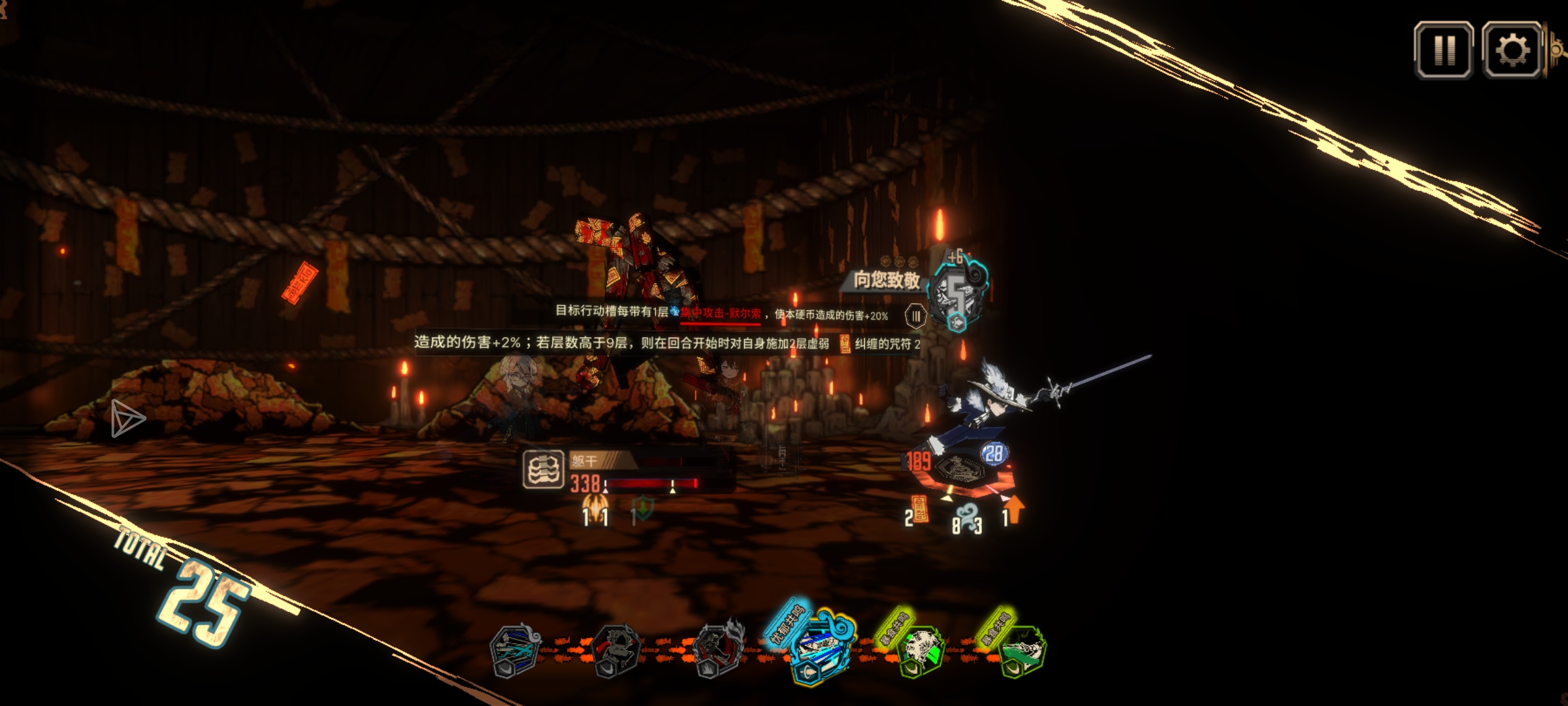Inspect the 集中攻击-默尔索 red keyword link

(x=720, y=313)
